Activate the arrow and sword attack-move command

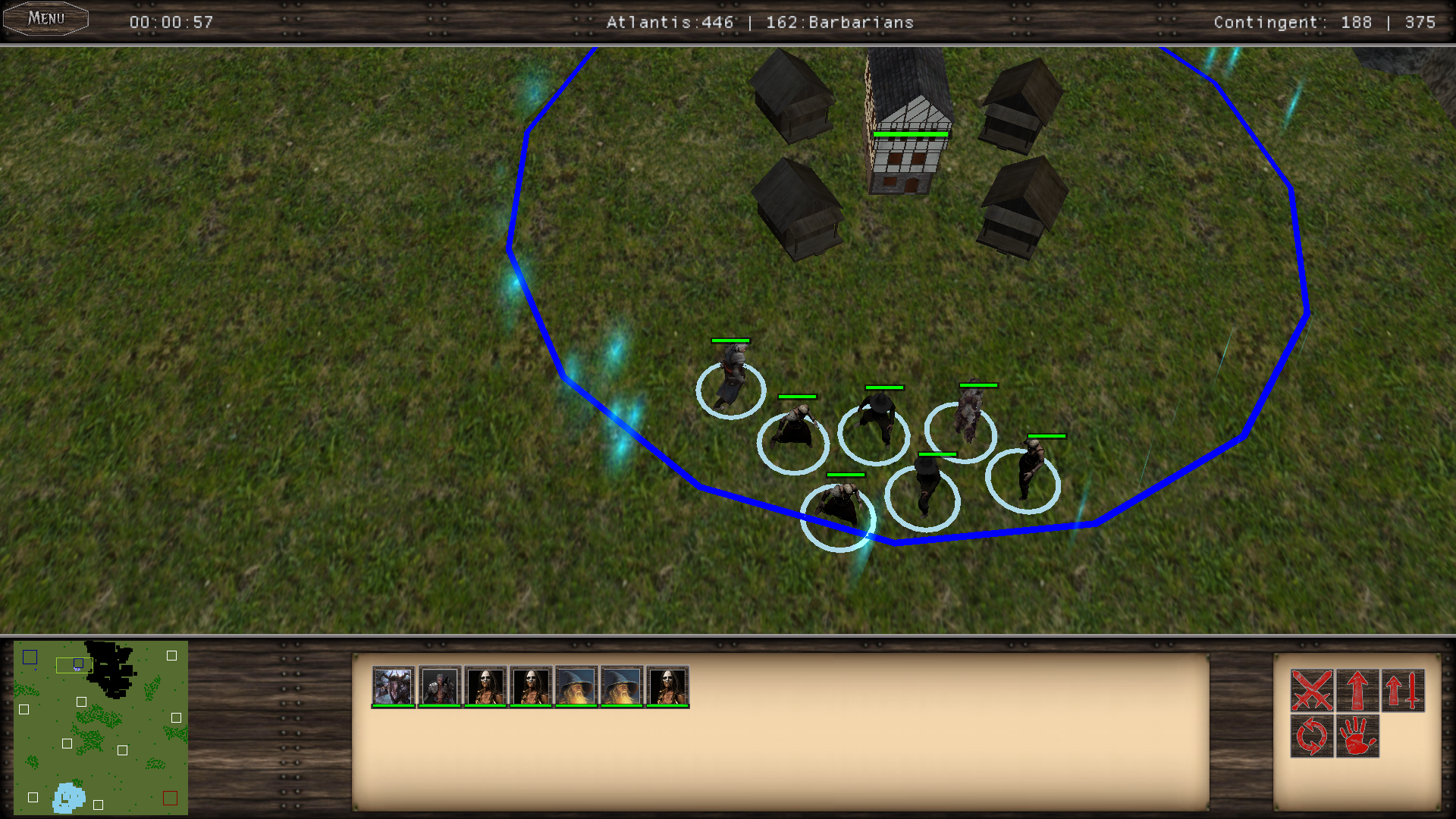point(1403,690)
